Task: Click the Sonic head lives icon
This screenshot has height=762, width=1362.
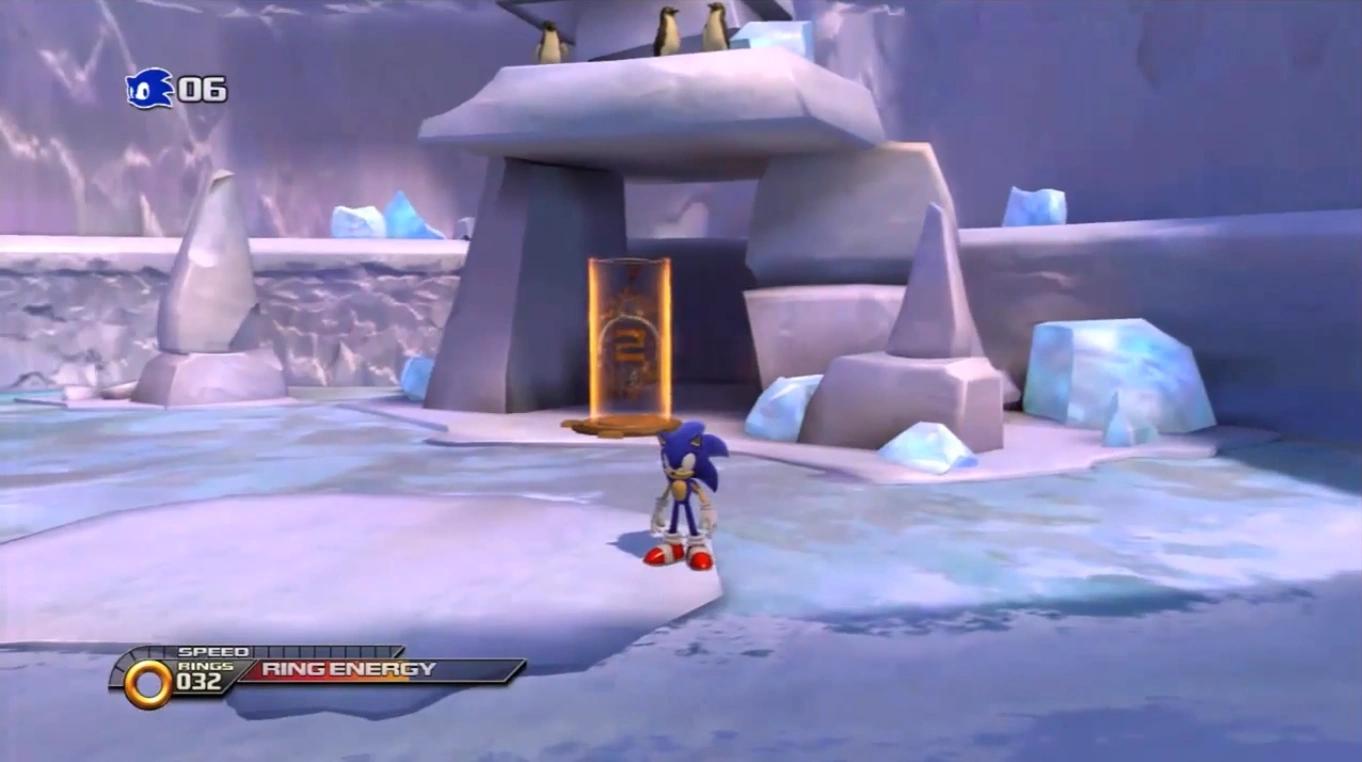Action: pyautogui.click(x=149, y=89)
